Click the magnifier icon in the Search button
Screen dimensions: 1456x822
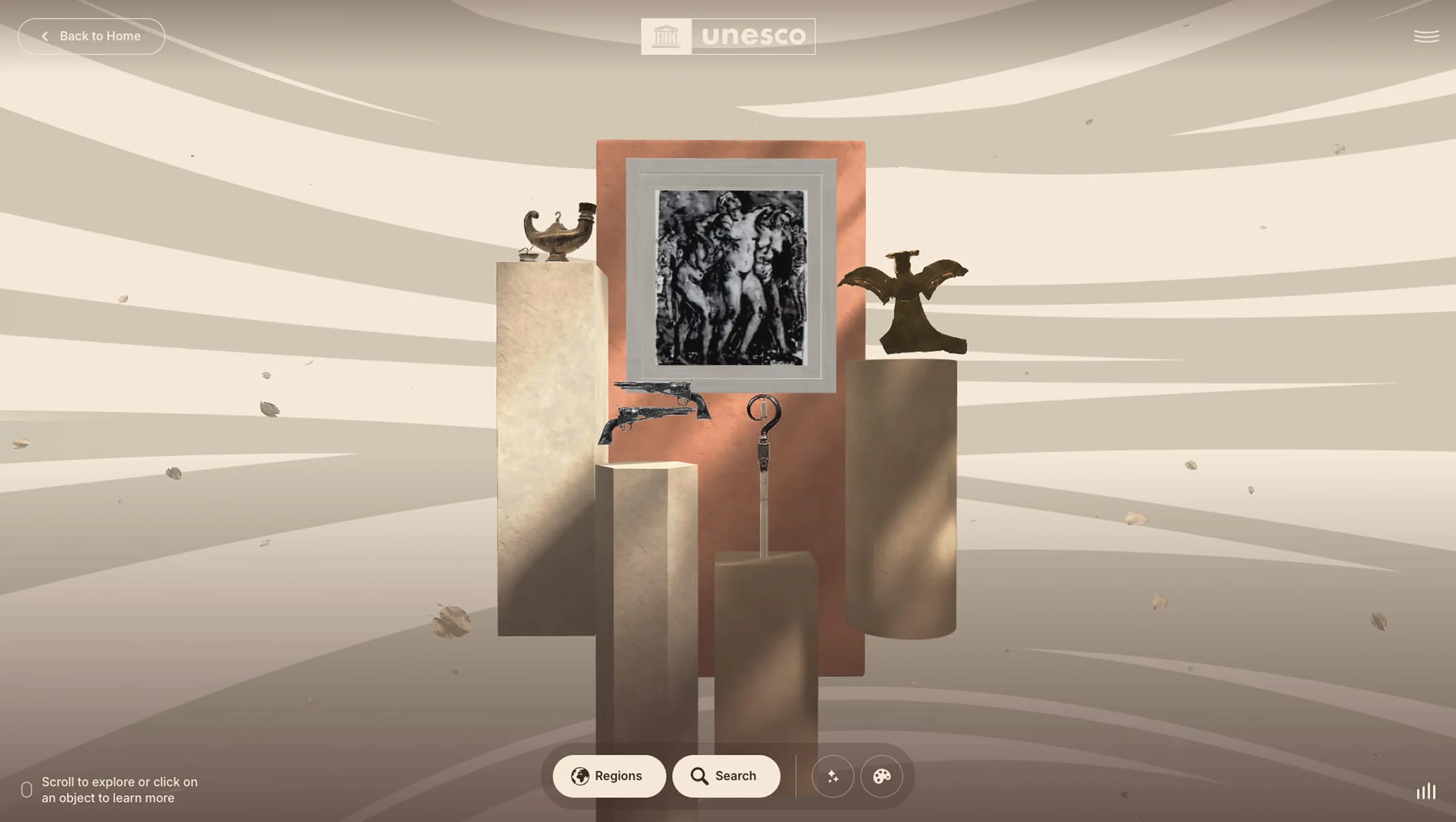tap(699, 776)
